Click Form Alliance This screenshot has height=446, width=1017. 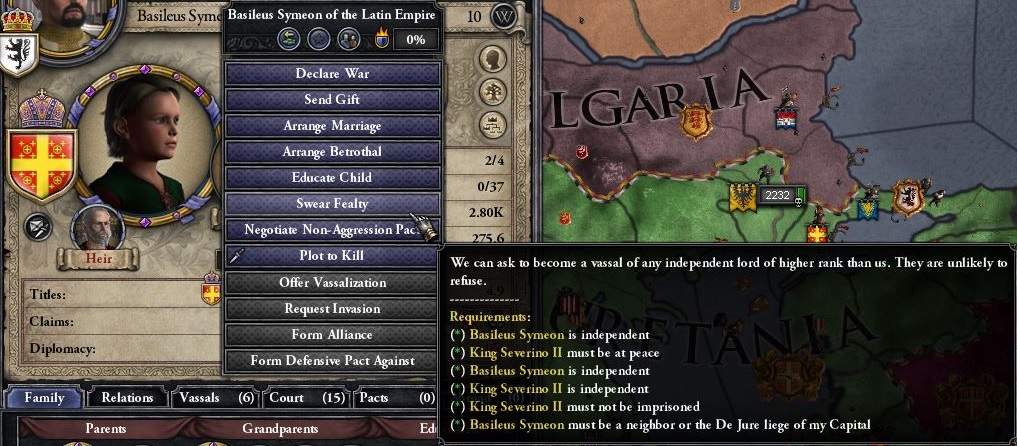click(332, 334)
